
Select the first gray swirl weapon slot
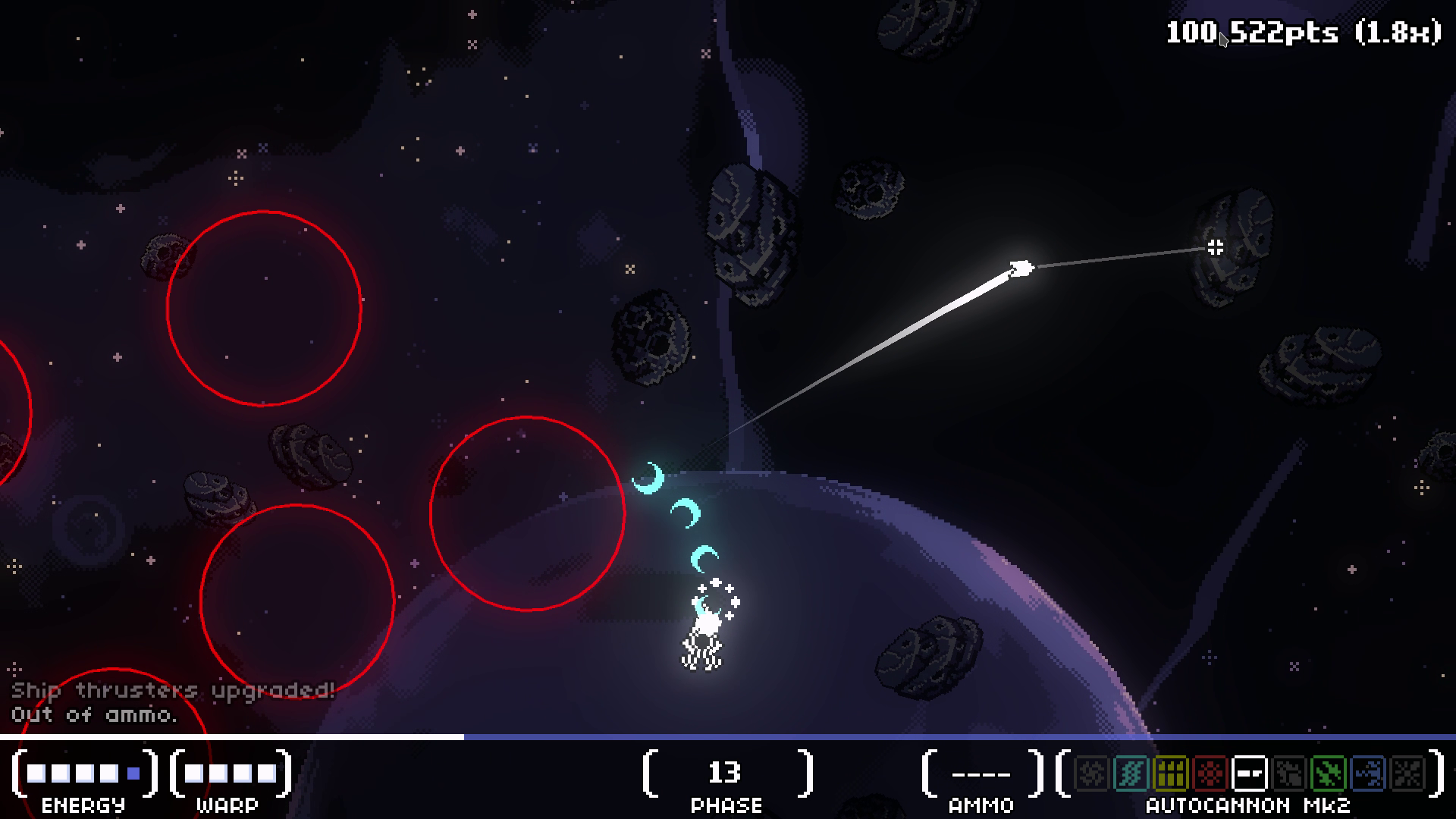(x=1091, y=773)
